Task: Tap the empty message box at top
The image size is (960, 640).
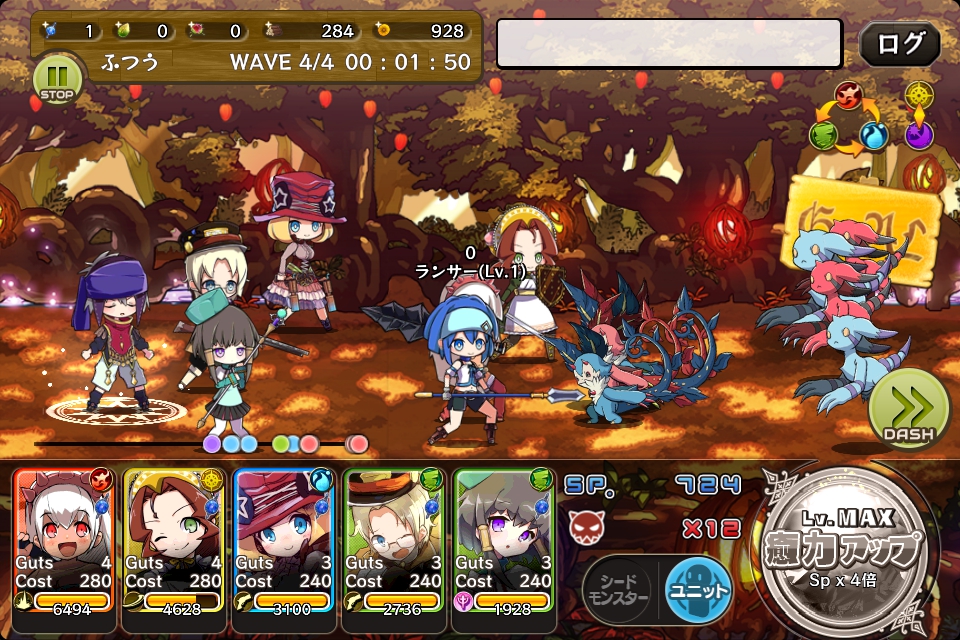Action: coord(669,44)
